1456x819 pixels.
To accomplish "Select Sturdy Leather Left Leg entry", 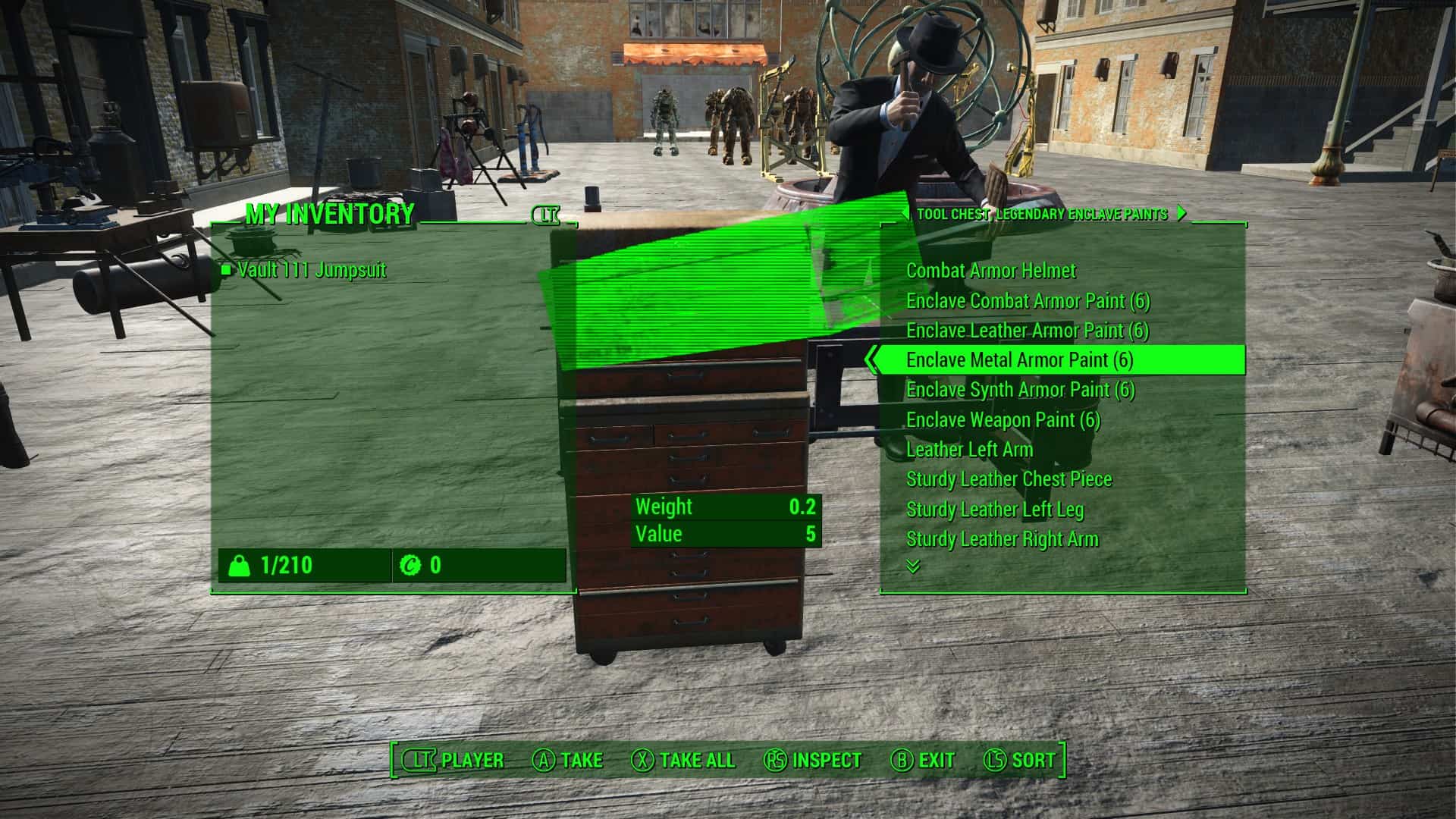I will 995,510.
